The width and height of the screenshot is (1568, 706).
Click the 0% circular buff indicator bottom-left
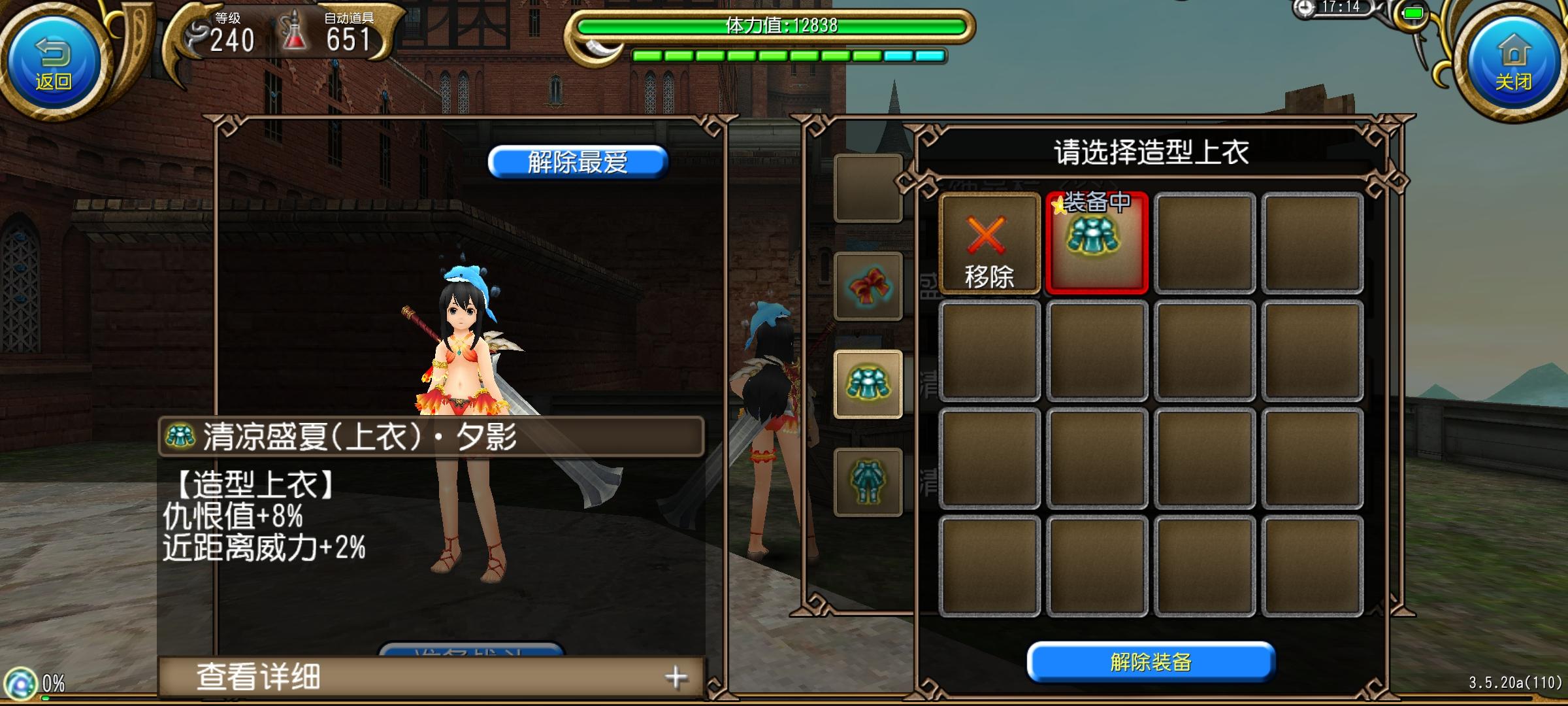pyautogui.click(x=22, y=683)
